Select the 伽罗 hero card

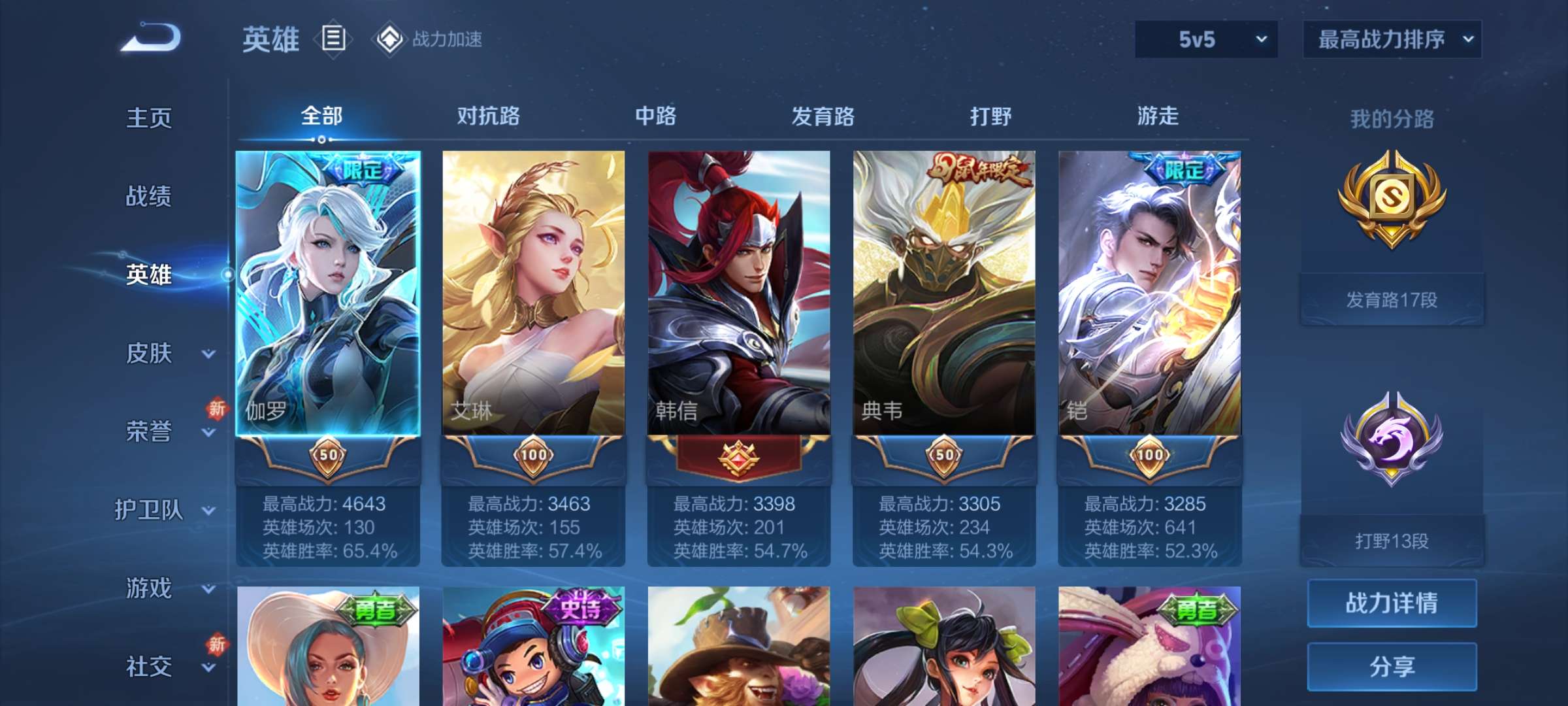[328, 294]
